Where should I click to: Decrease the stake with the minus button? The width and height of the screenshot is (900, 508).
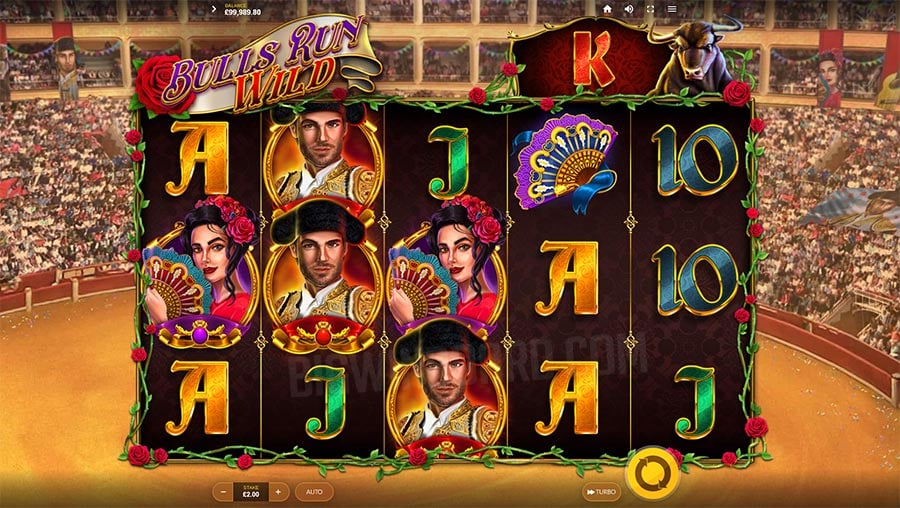pos(222,492)
